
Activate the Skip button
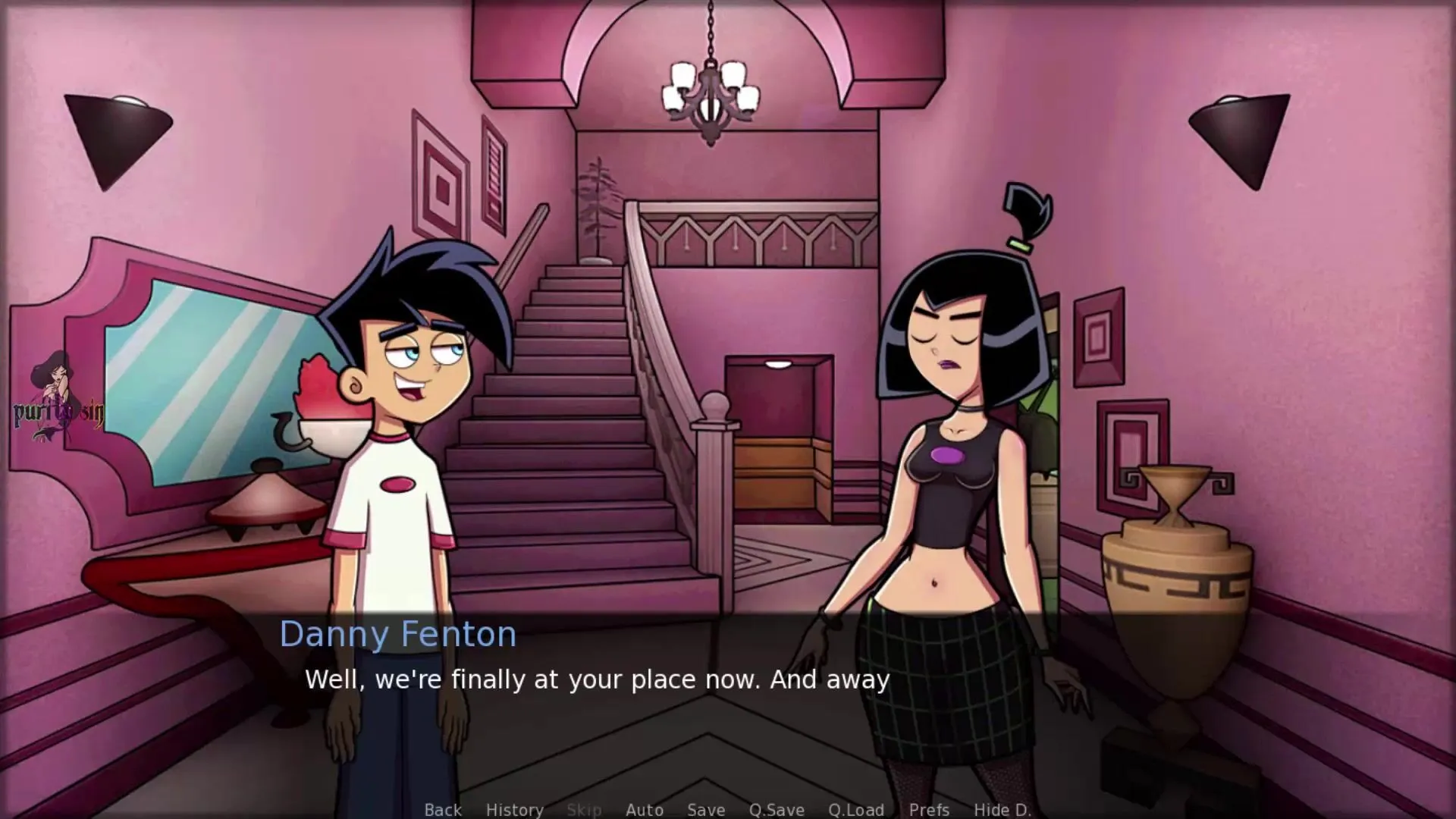584,809
